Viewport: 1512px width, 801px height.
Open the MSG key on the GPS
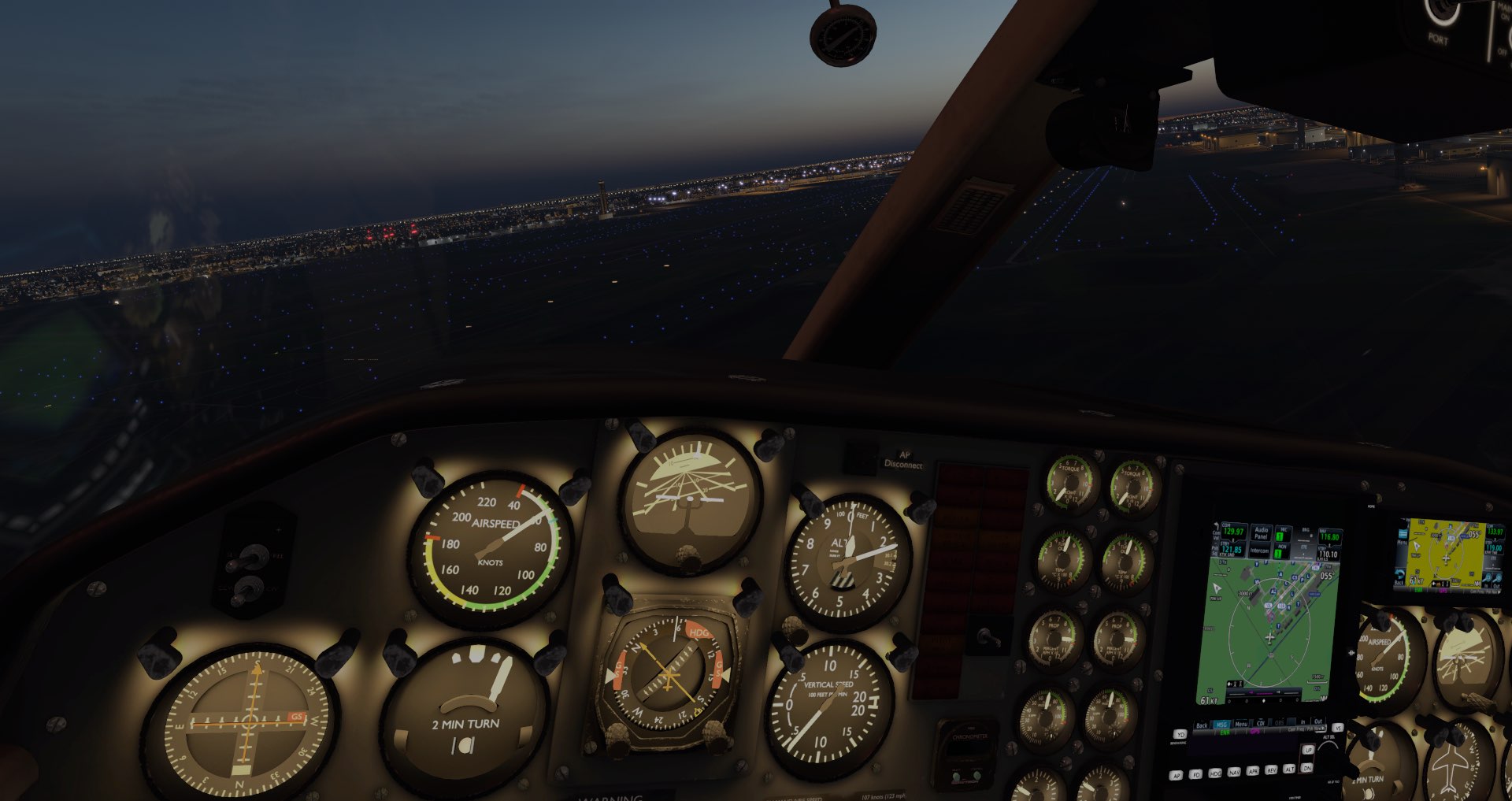[x=1221, y=725]
